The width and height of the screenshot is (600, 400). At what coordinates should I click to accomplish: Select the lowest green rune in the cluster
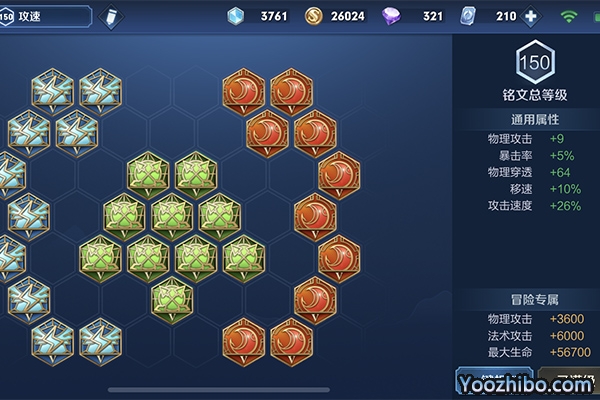click(x=173, y=298)
